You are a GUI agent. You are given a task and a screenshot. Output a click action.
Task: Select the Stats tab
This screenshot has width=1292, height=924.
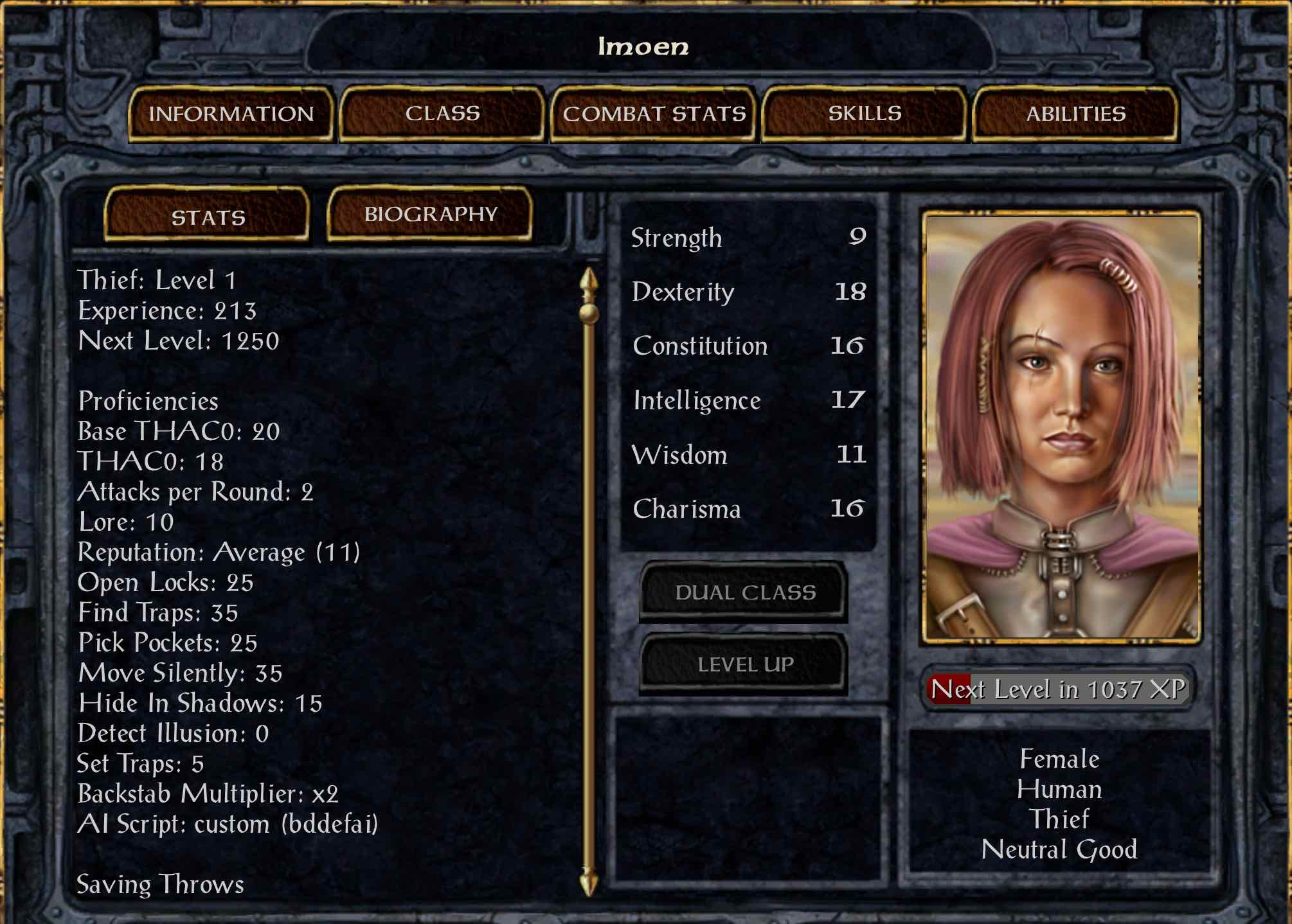coord(208,216)
